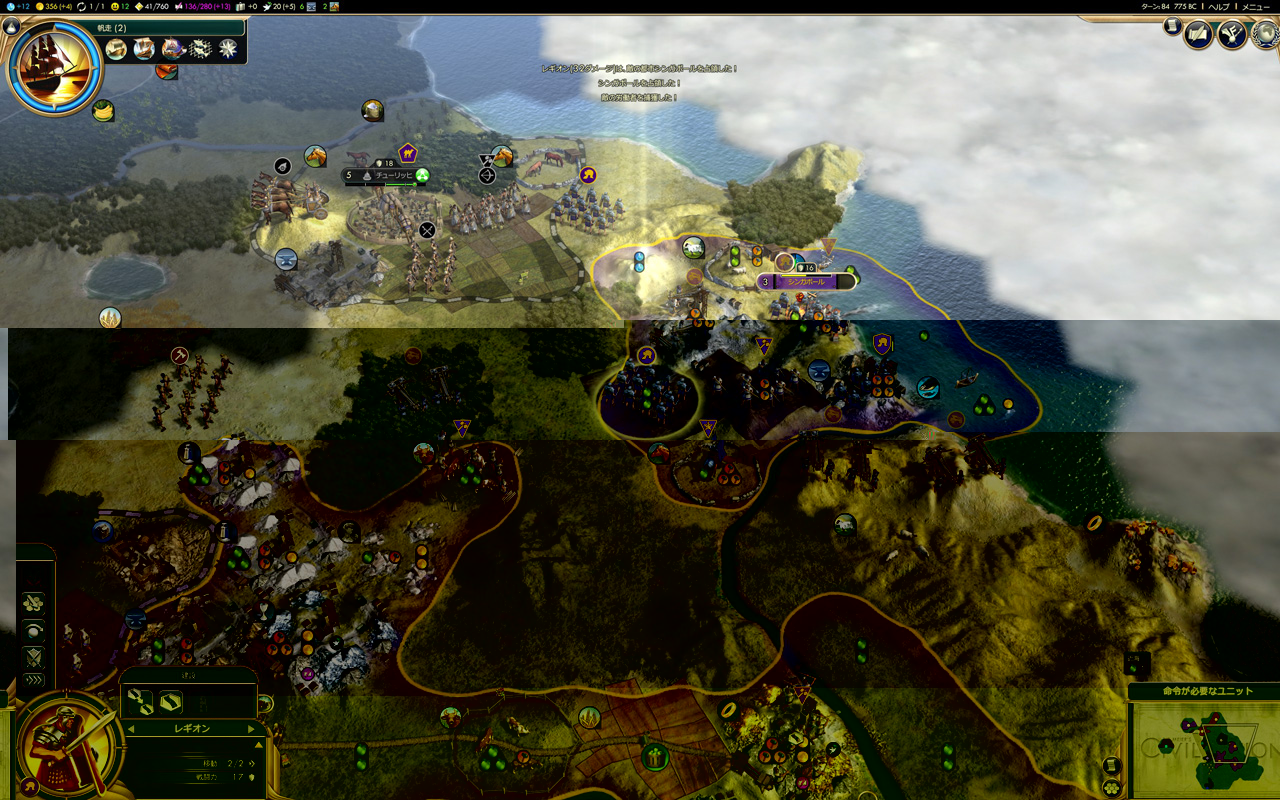Click the world minimap

click(1203, 748)
